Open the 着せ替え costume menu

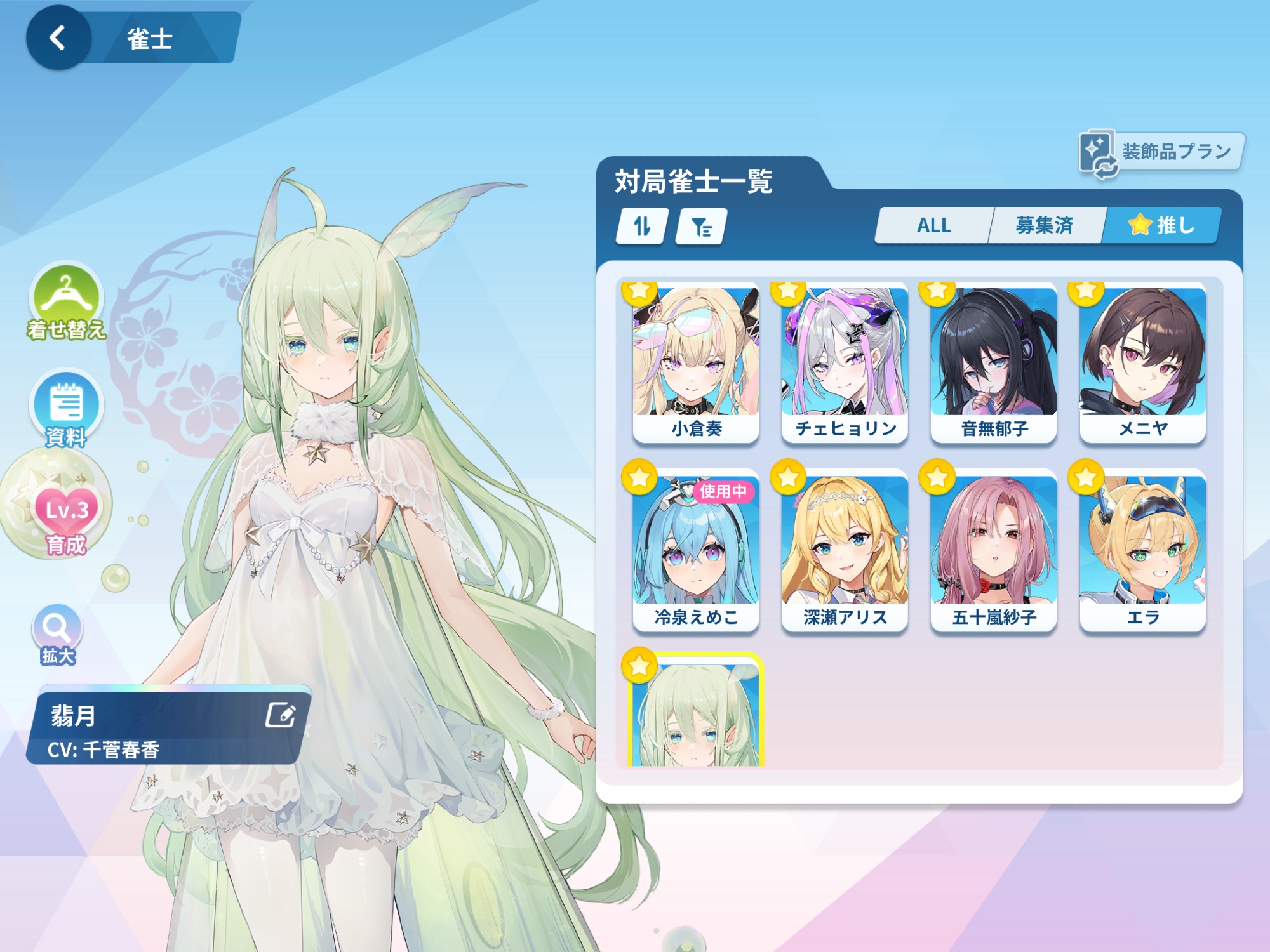pyautogui.click(x=65, y=300)
